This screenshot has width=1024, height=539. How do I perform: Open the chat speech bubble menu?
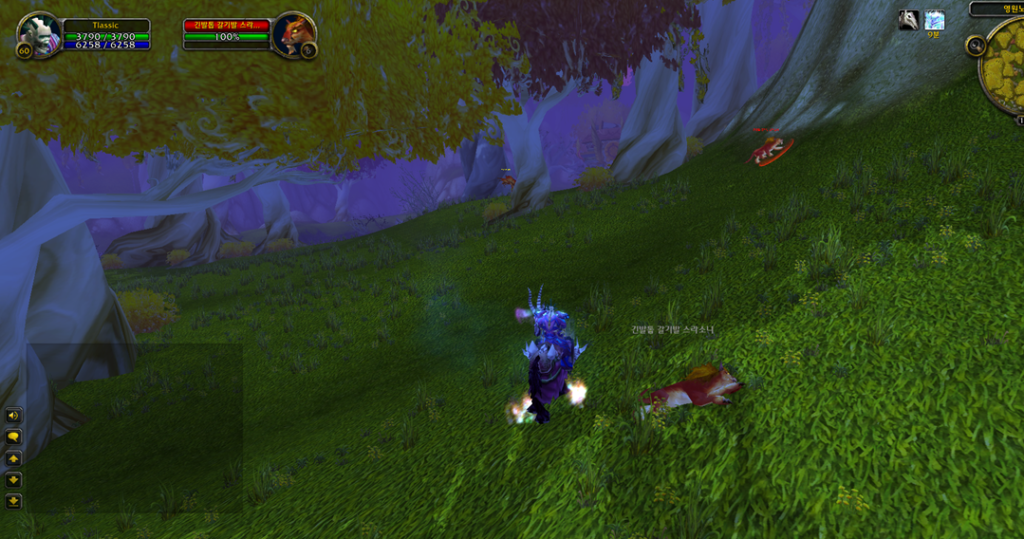[14, 437]
